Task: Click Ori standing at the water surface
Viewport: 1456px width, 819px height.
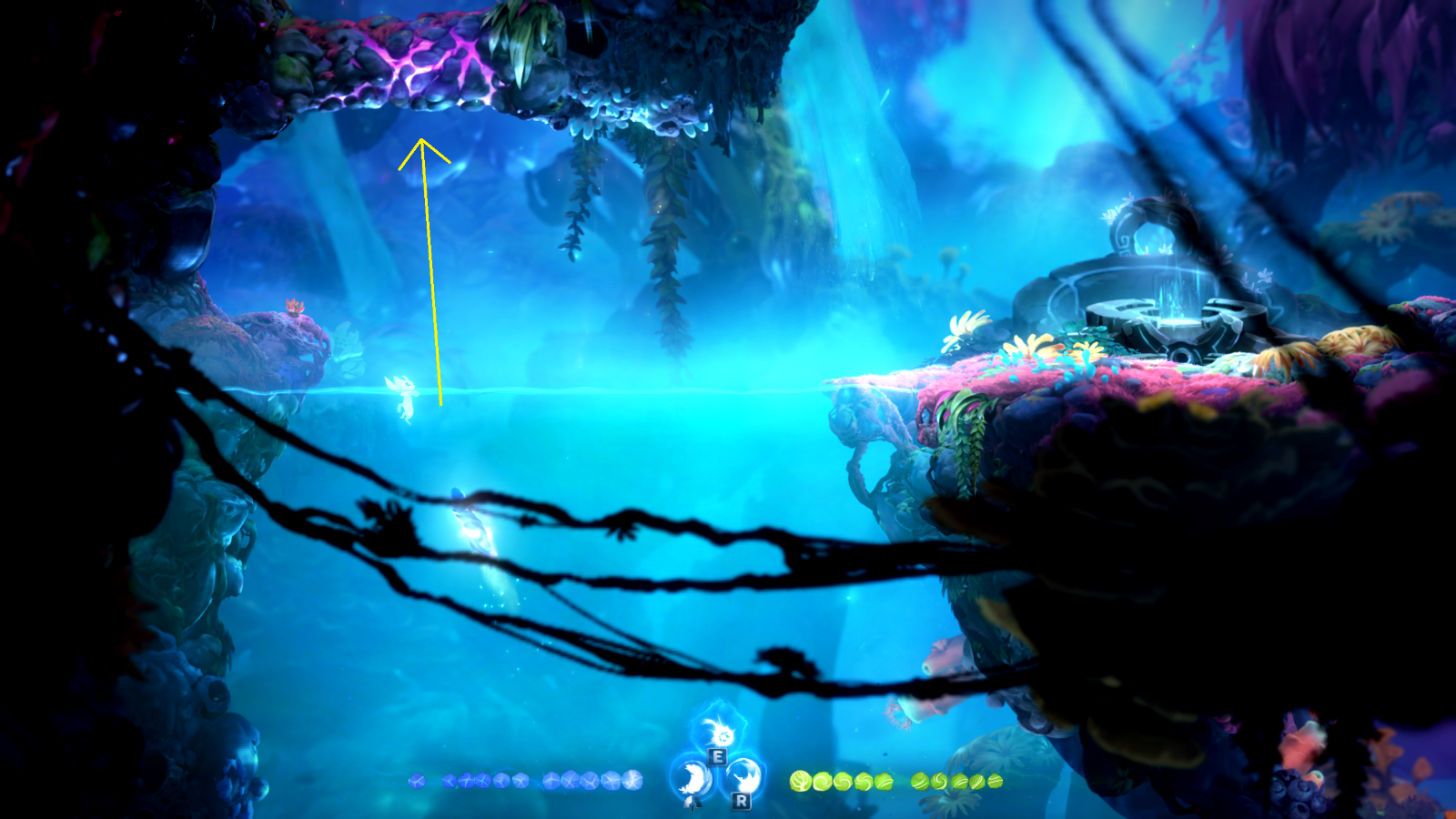Action: pyautogui.click(x=403, y=396)
